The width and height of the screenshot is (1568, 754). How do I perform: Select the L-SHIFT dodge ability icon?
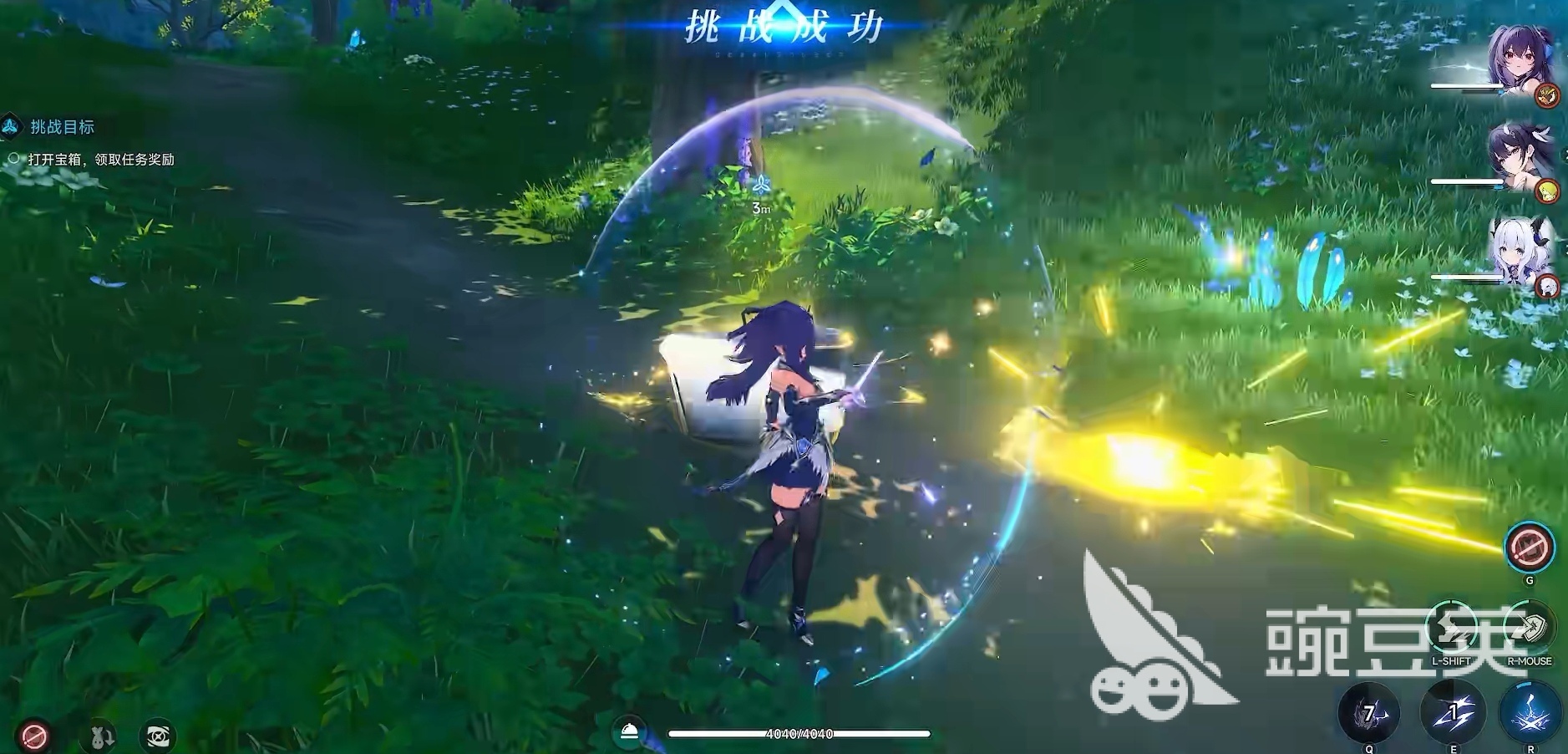click(1451, 627)
